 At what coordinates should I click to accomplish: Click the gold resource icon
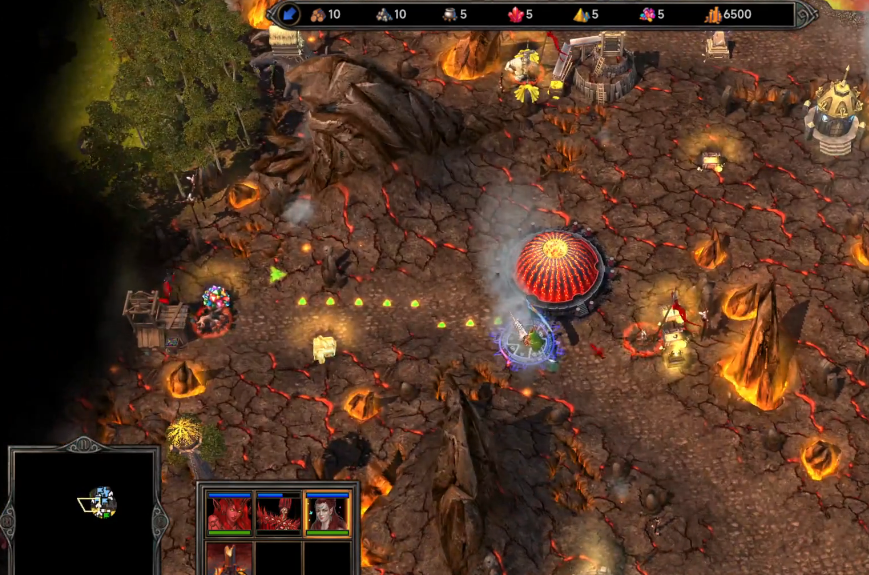tap(713, 15)
